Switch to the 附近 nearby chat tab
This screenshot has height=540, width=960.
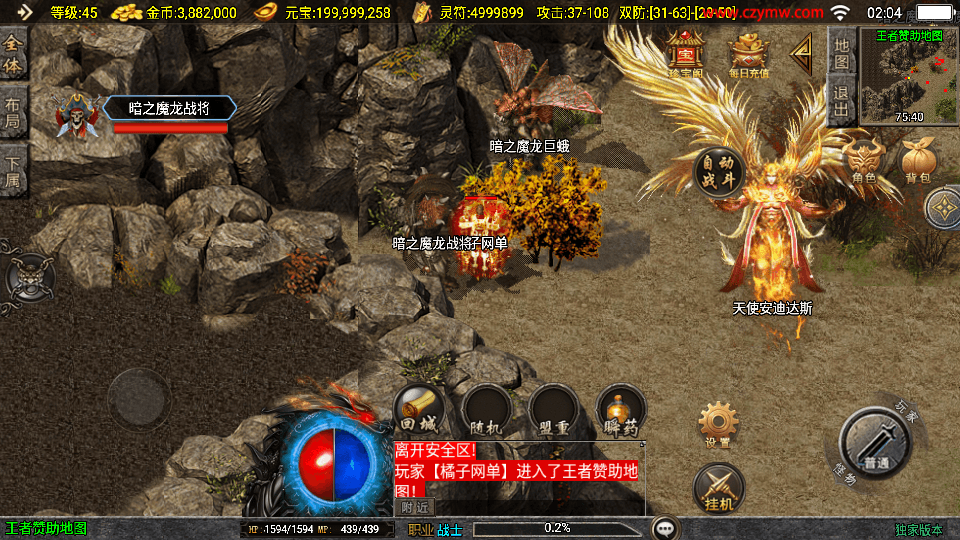(x=417, y=507)
